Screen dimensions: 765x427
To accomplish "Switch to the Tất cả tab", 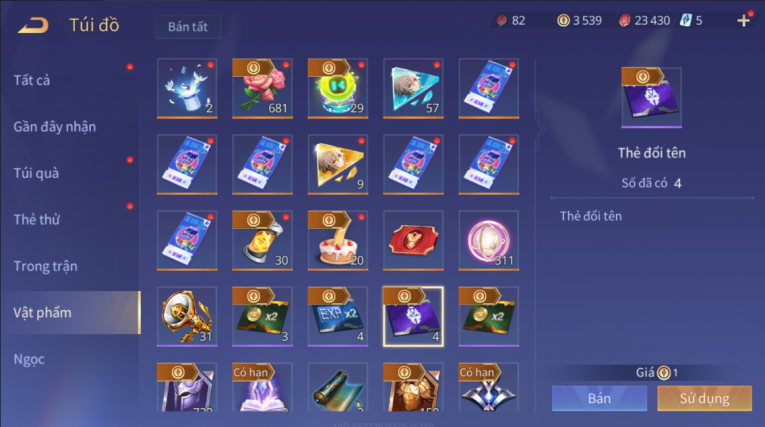I will [x=32, y=81].
